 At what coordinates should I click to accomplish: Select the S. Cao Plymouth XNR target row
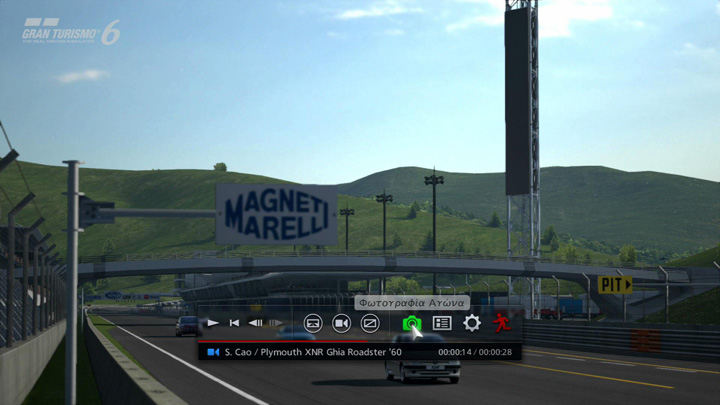pos(310,352)
